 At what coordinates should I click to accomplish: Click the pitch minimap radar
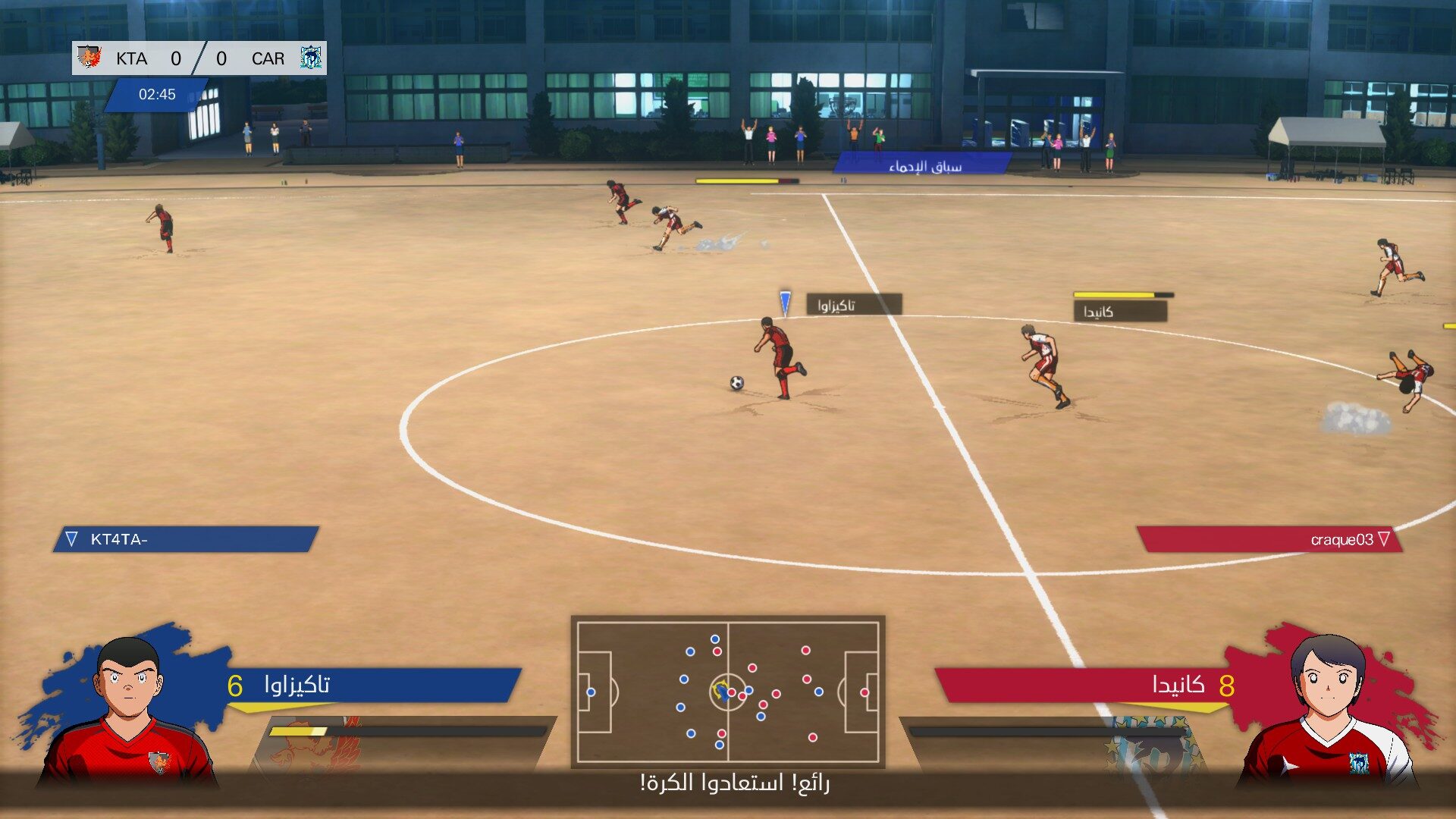point(728,692)
